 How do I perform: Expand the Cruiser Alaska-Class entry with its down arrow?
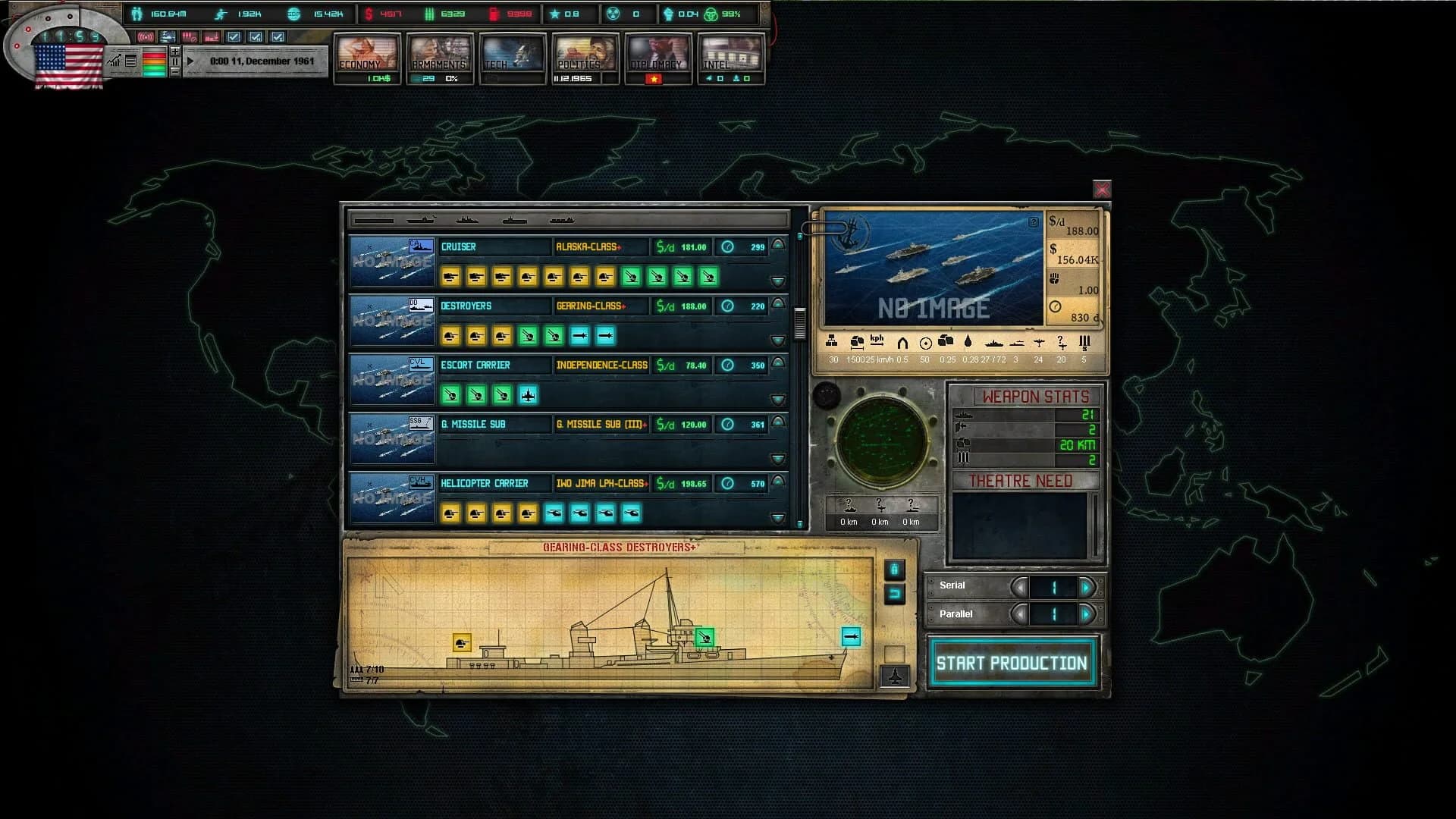777,281
